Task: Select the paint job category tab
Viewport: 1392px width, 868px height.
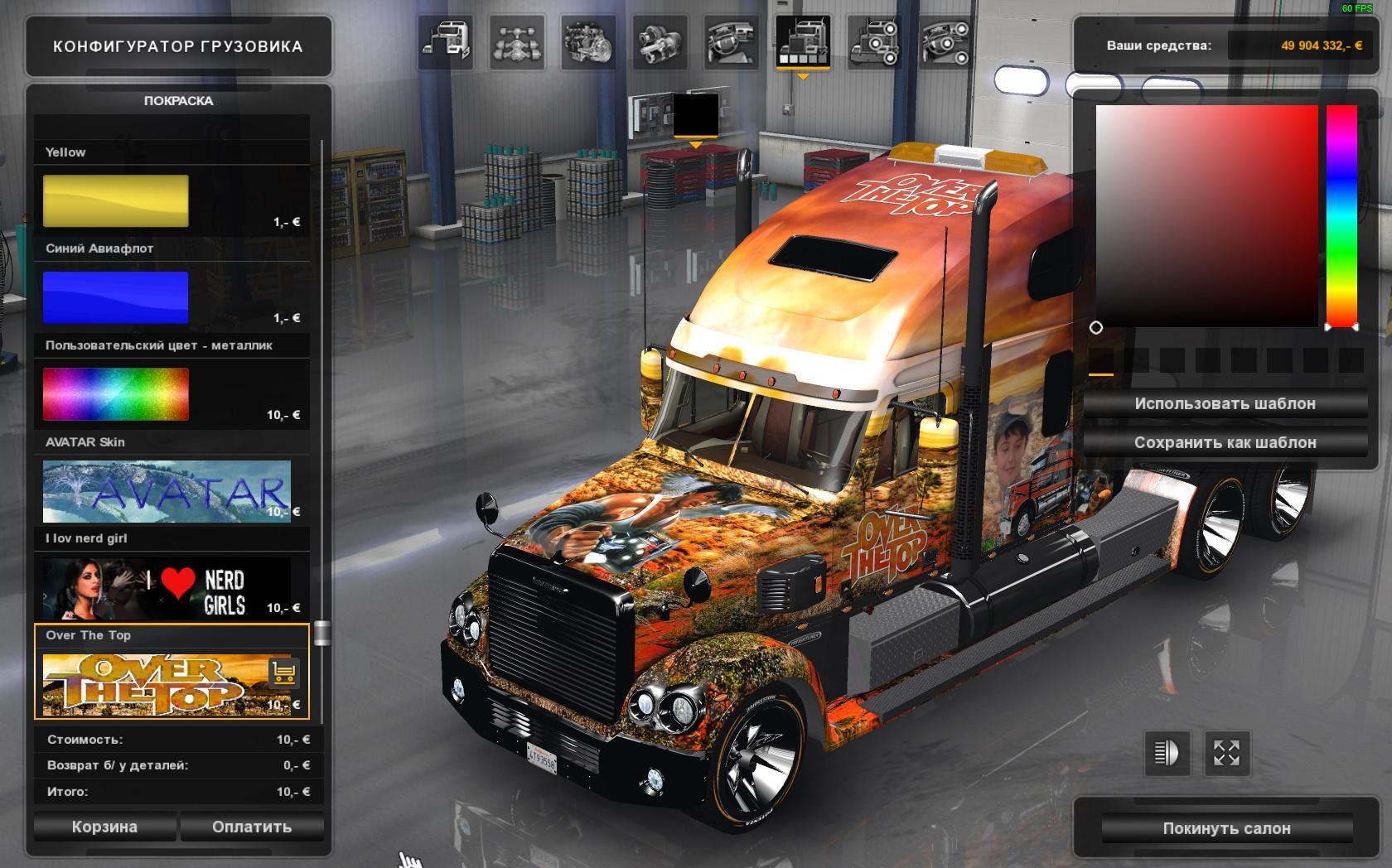Action: coord(803,41)
